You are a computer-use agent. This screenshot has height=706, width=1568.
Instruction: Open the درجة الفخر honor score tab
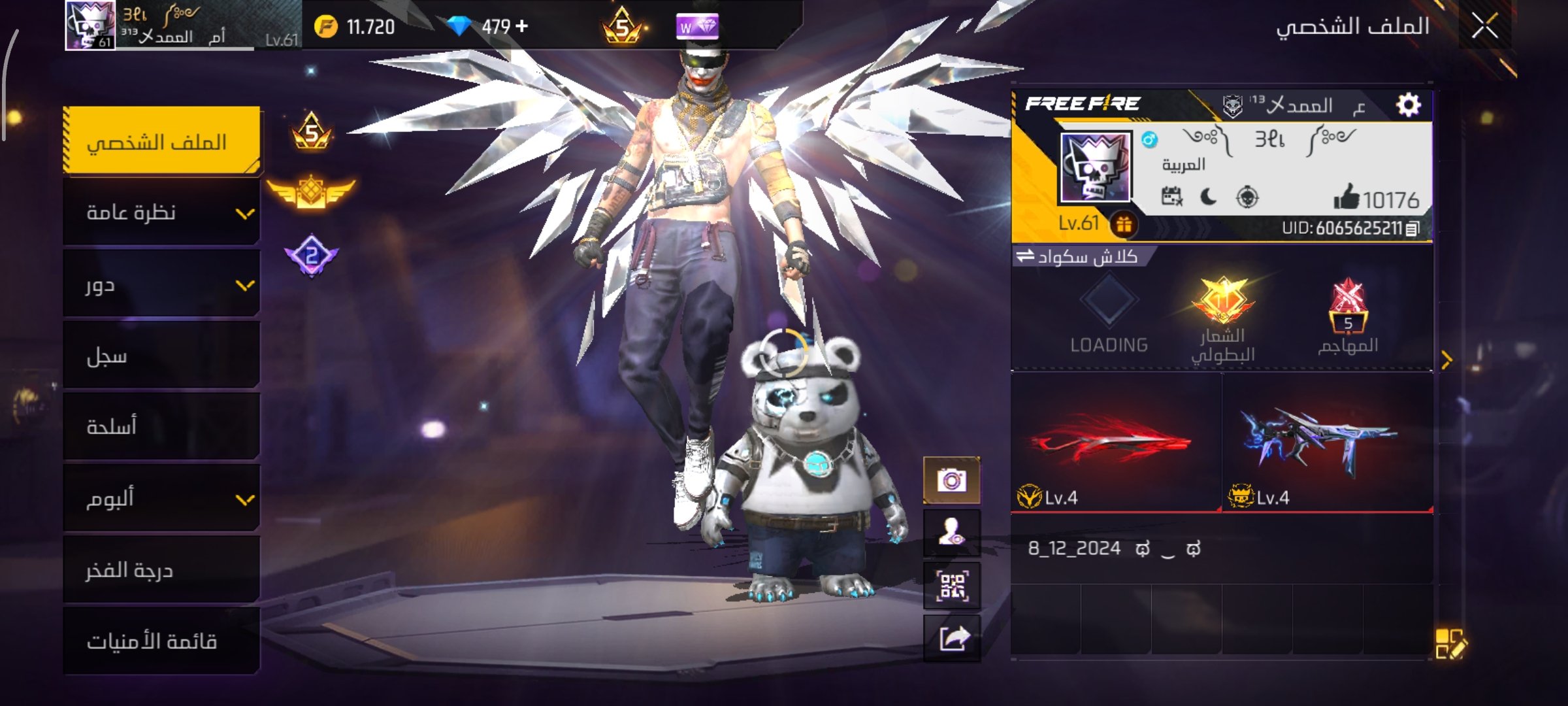(x=162, y=570)
